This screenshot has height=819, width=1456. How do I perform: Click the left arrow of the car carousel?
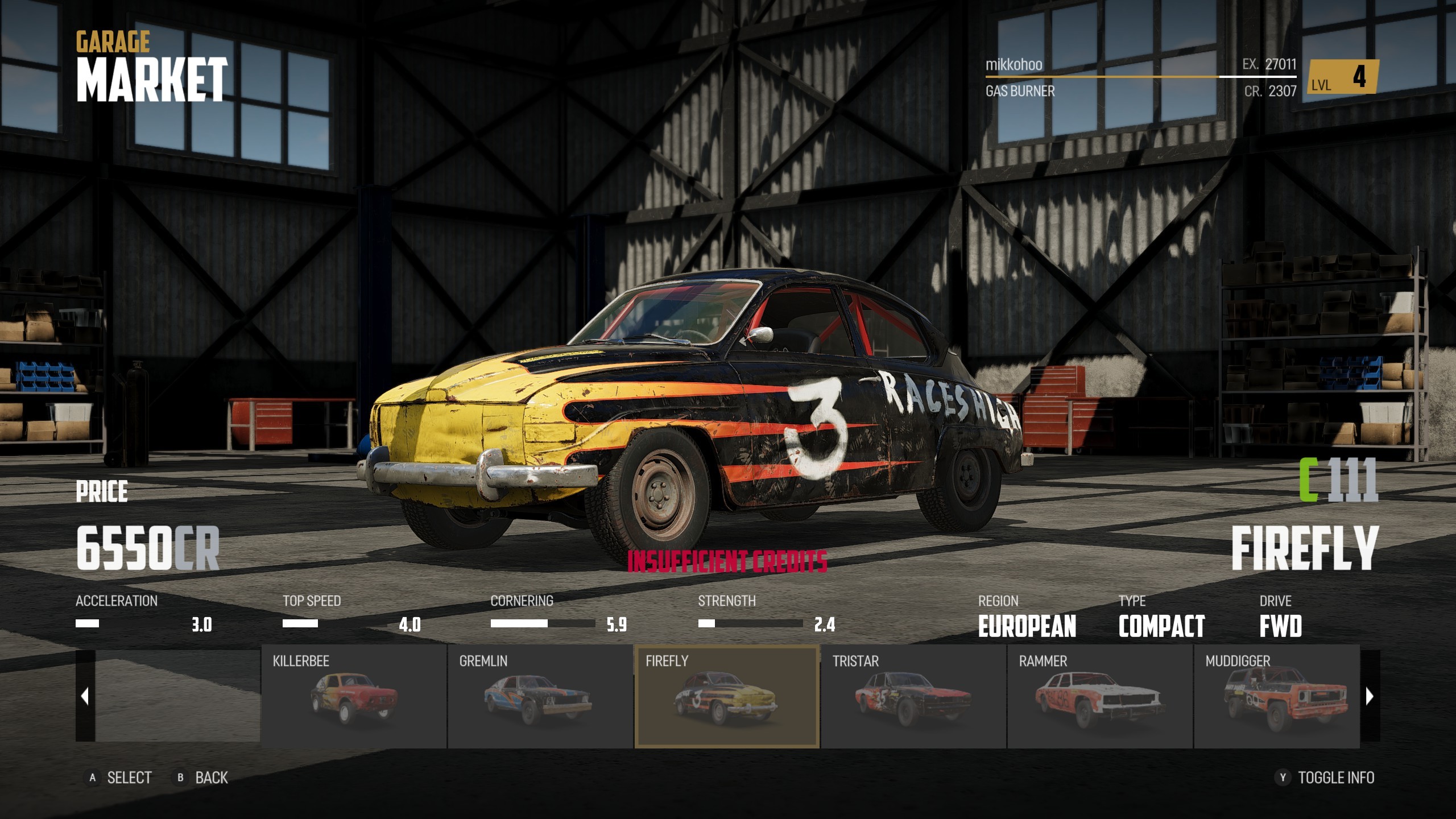tap(85, 696)
